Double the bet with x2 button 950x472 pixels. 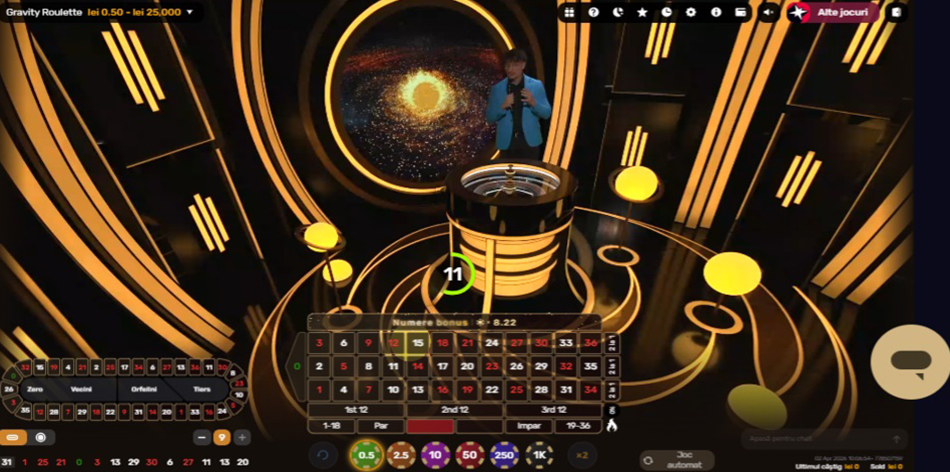click(x=582, y=456)
